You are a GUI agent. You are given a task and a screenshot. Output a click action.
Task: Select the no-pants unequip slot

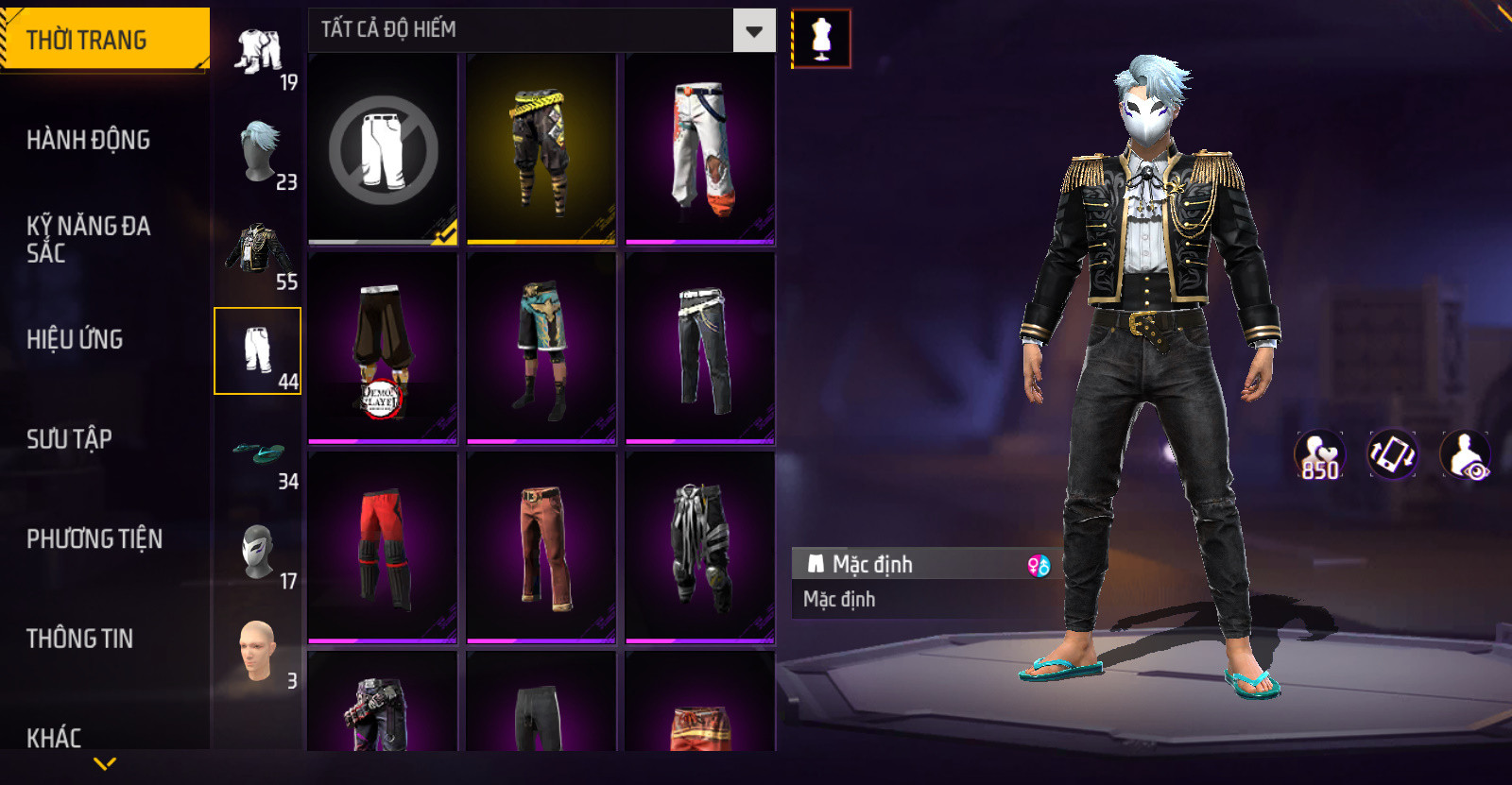[383, 149]
